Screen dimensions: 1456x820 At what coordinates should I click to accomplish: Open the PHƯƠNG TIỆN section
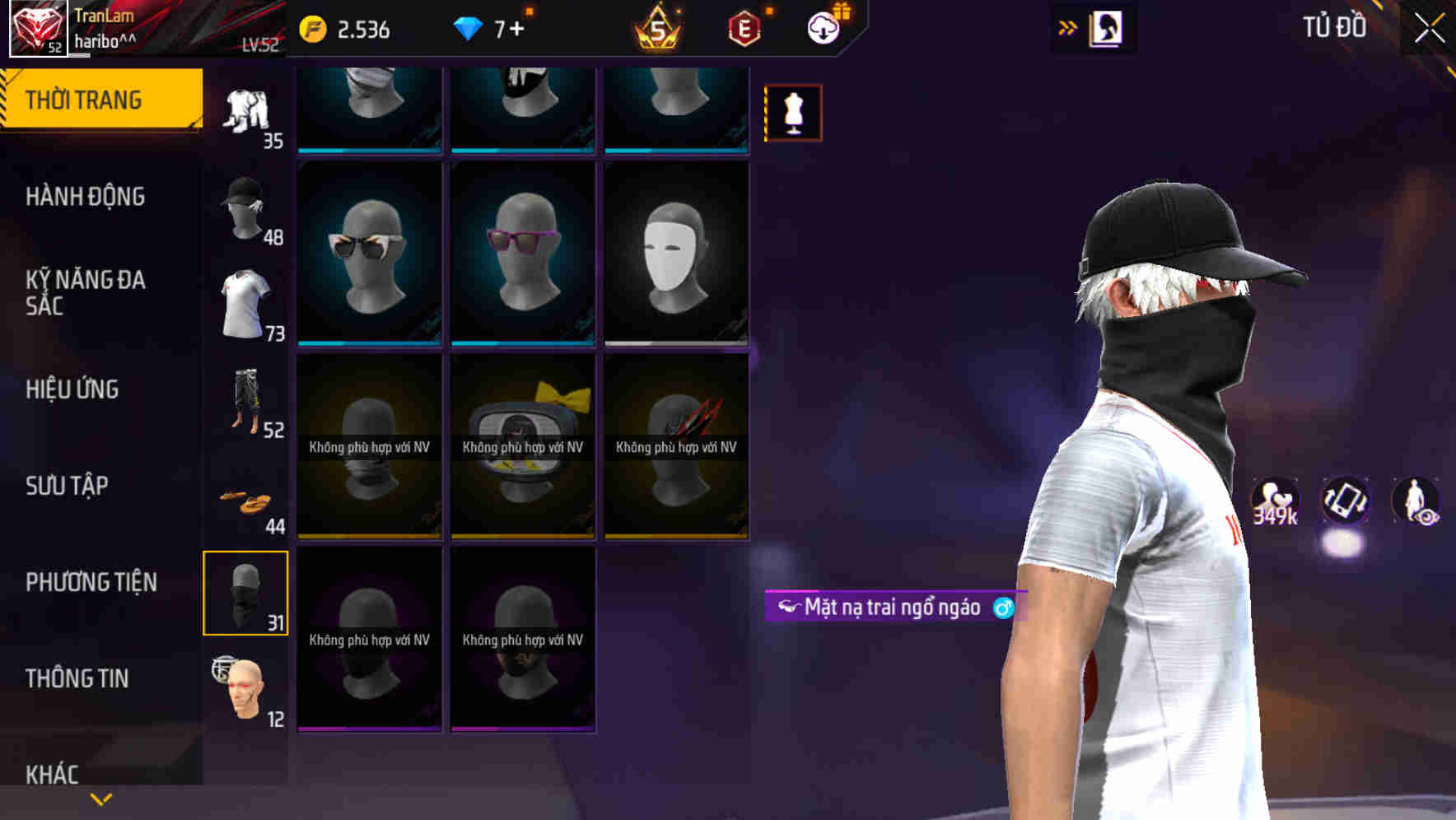click(x=91, y=580)
